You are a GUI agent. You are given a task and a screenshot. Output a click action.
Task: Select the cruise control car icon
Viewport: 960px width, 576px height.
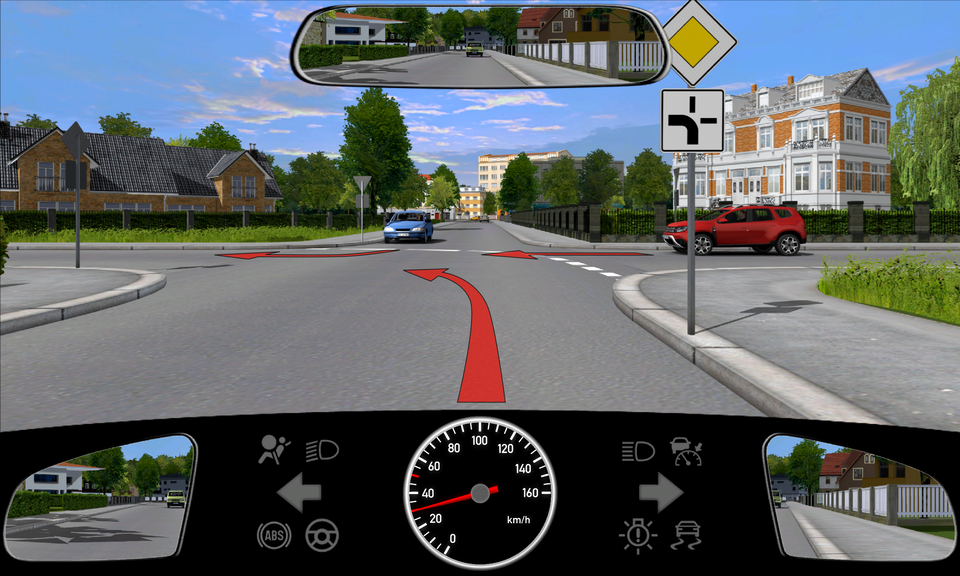pyautogui.click(x=687, y=450)
